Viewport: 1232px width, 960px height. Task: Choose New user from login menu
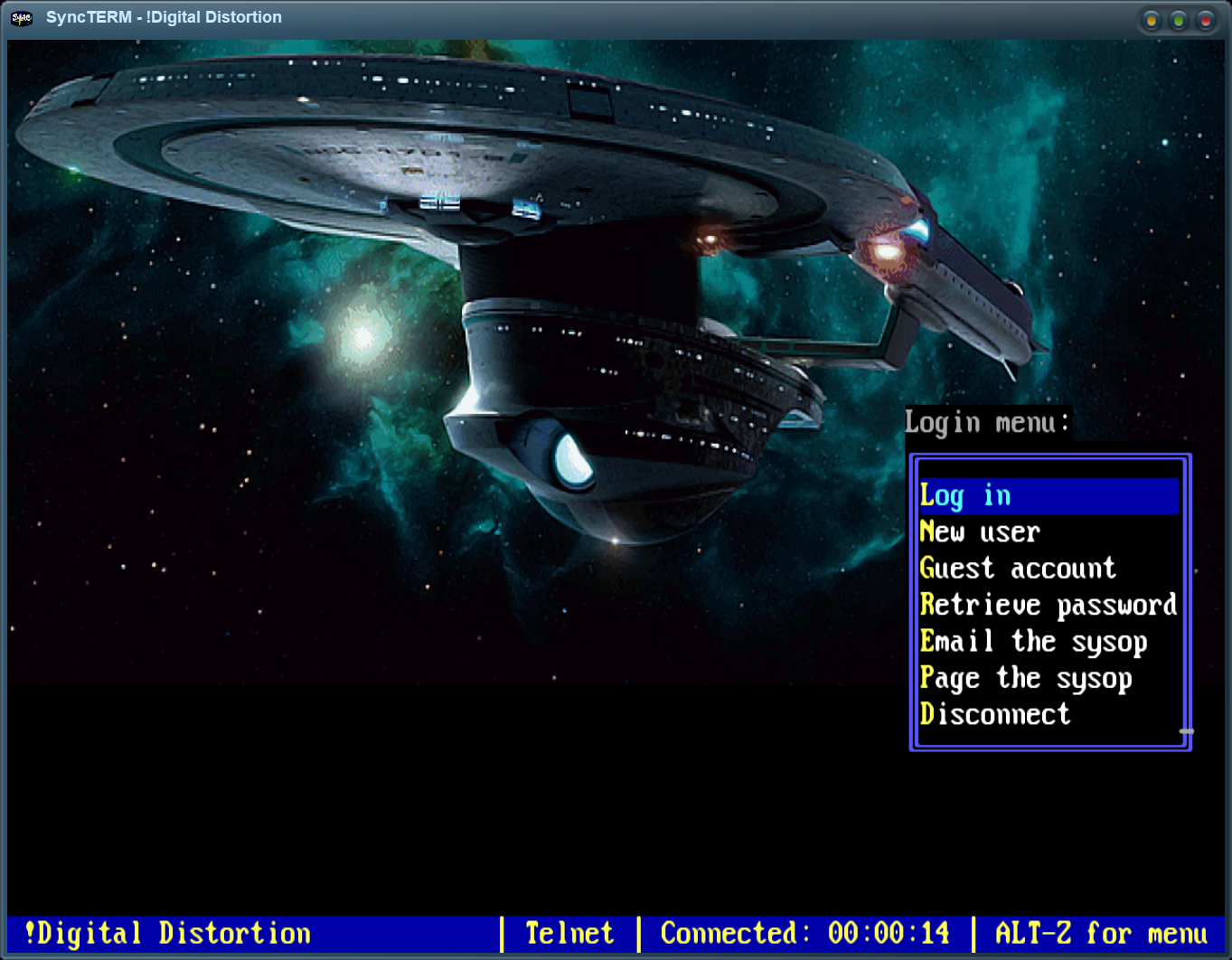point(980,532)
